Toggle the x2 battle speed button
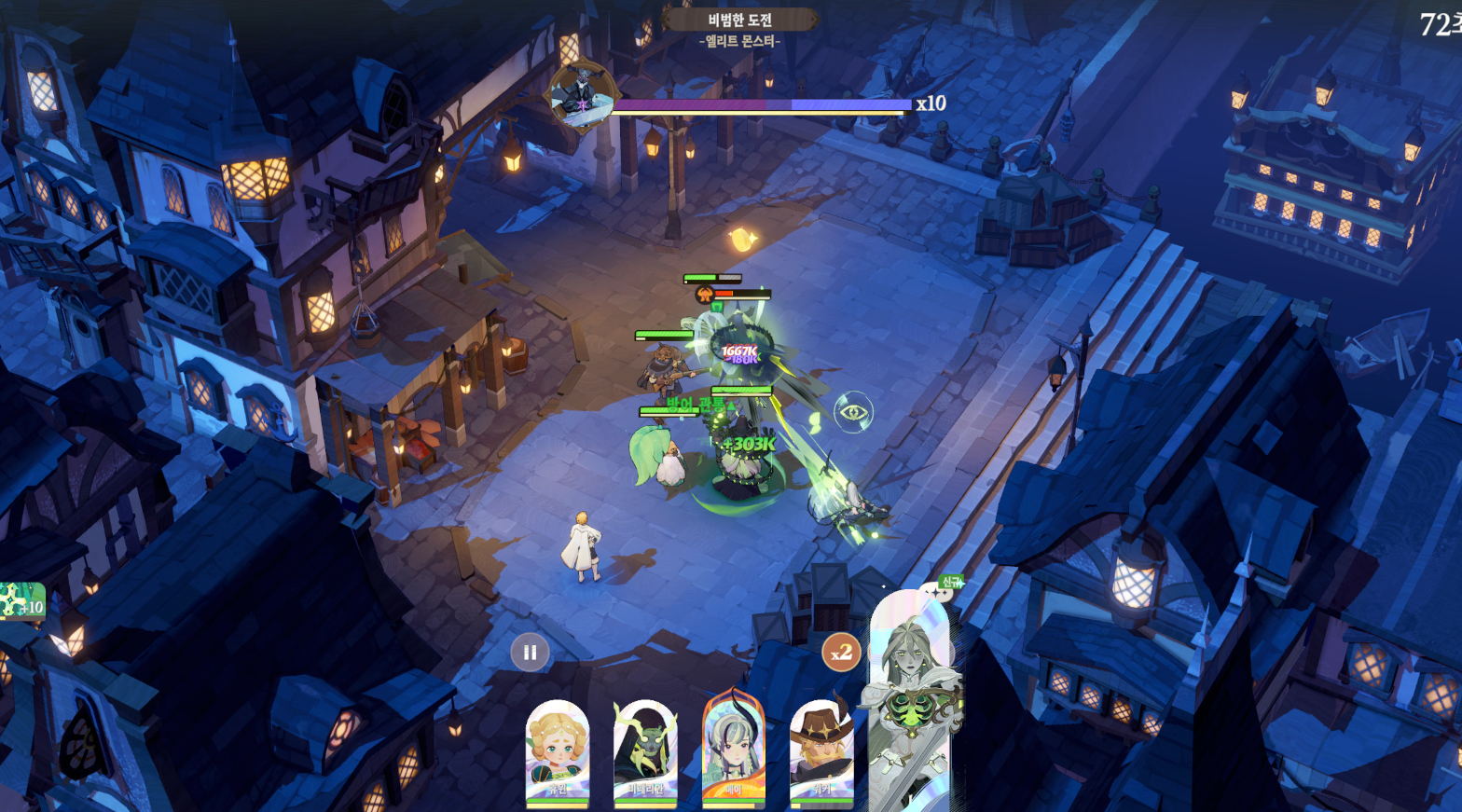 coord(841,653)
